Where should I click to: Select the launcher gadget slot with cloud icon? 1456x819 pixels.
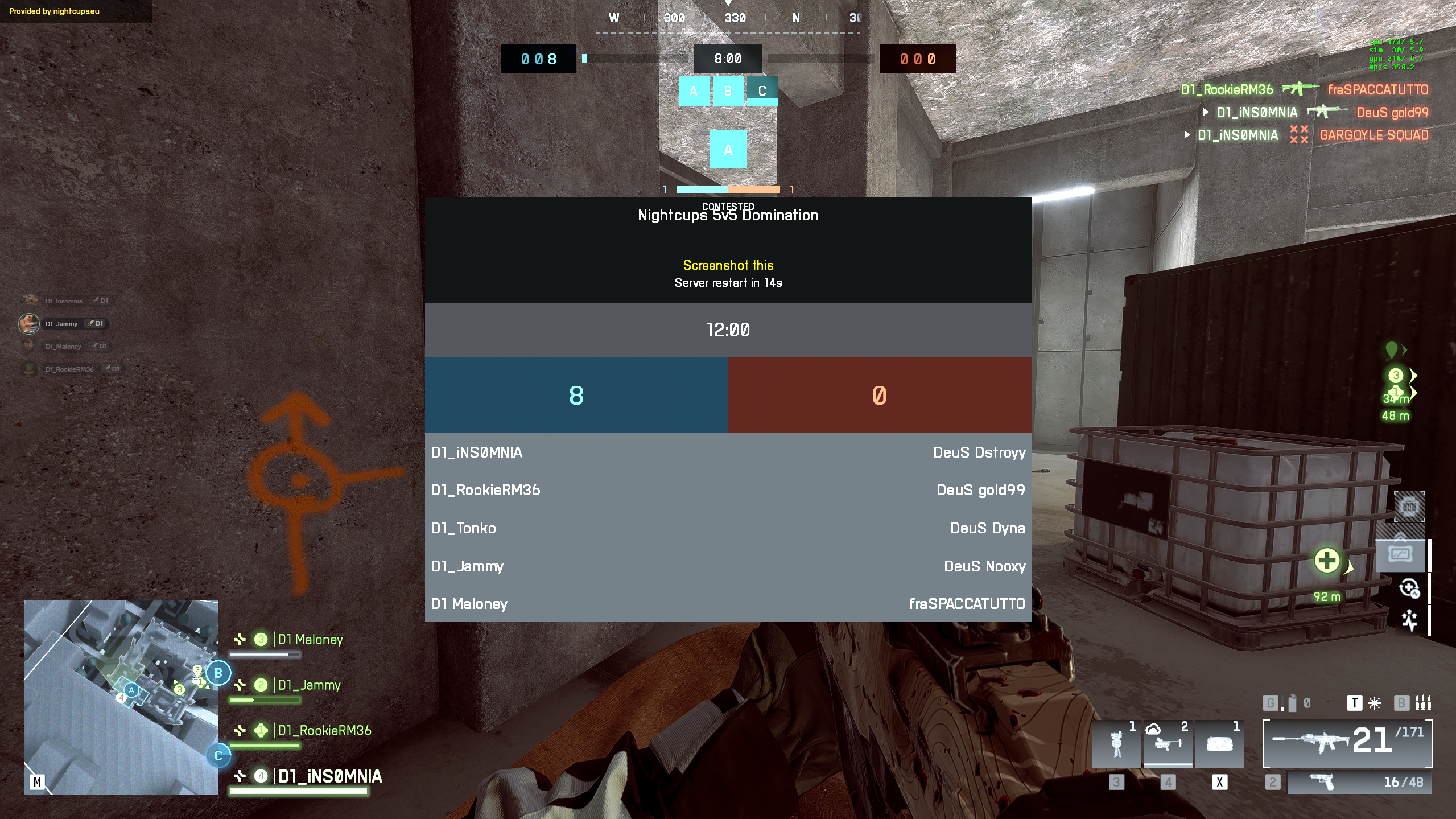(x=1168, y=743)
